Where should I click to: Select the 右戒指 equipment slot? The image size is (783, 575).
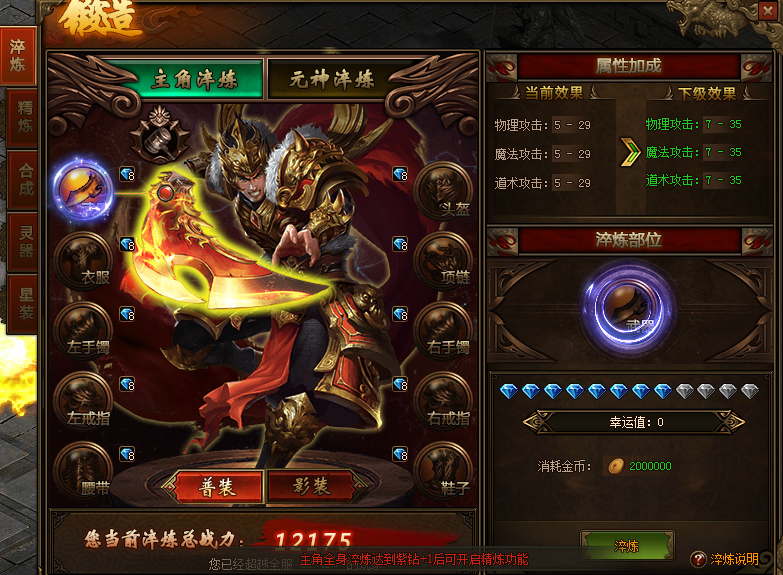pos(442,400)
